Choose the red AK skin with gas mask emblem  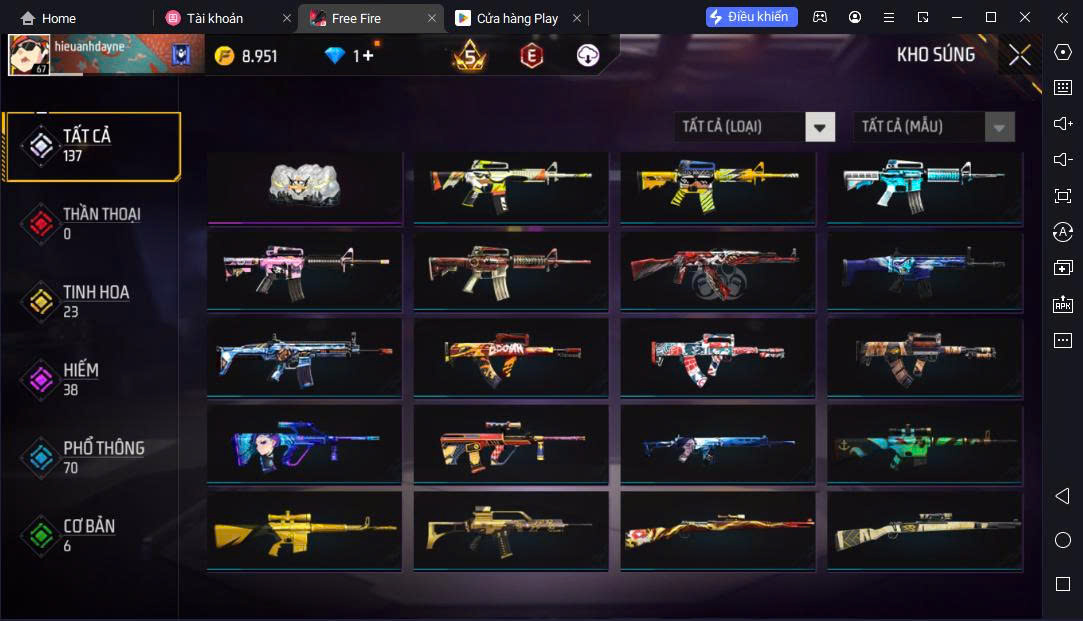pos(716,272)
